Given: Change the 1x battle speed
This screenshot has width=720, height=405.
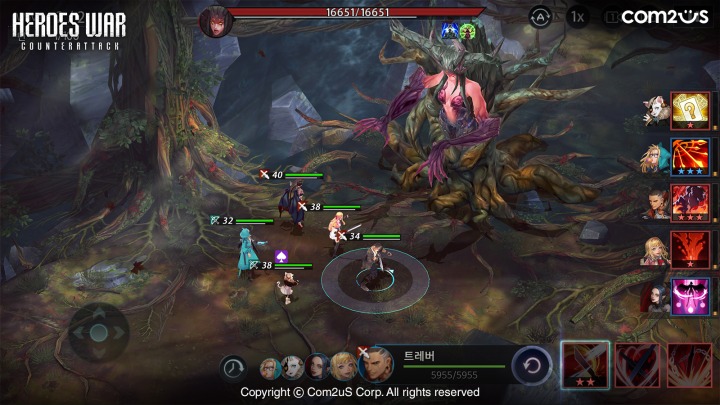Looking at the screenshot, I should 577,16.
